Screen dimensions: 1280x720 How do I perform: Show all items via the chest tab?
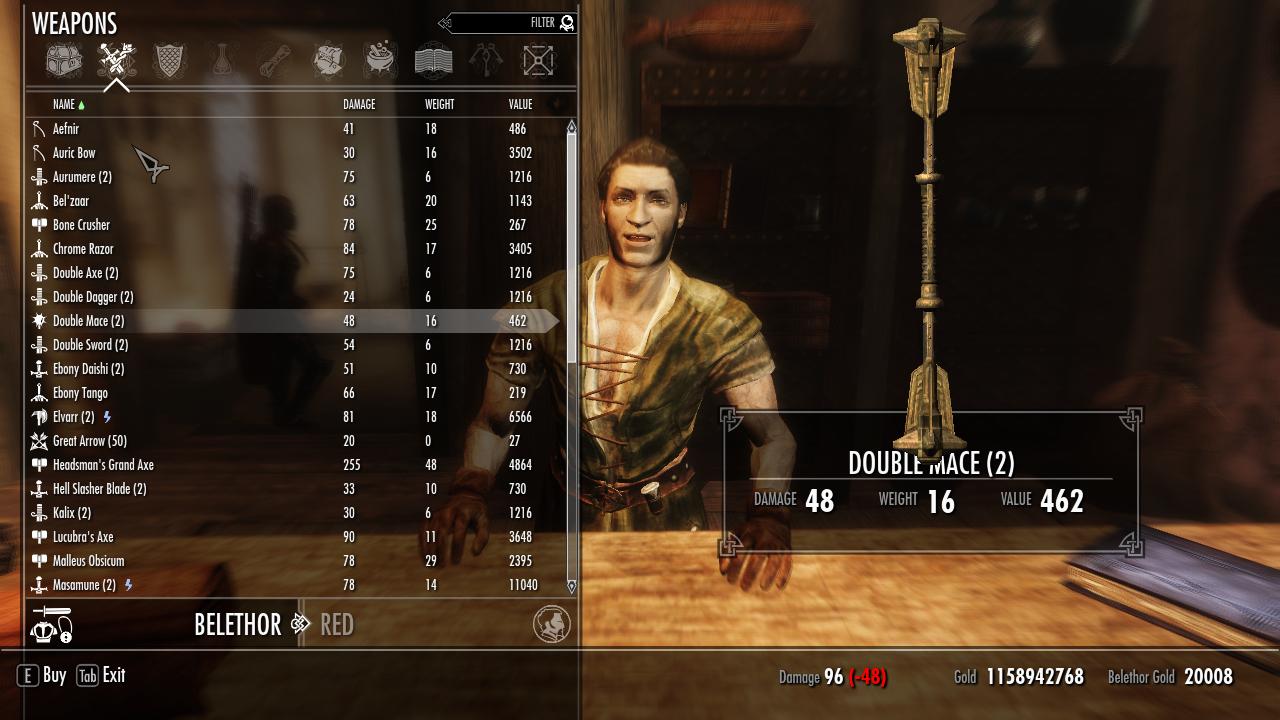64,61
